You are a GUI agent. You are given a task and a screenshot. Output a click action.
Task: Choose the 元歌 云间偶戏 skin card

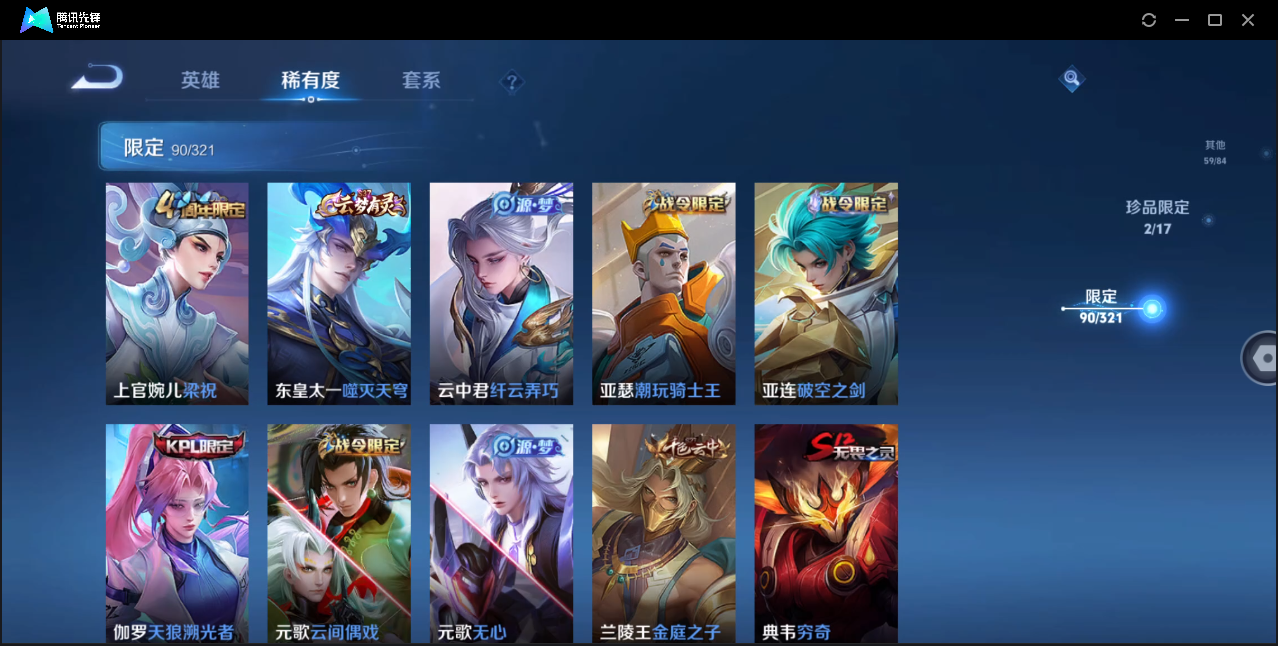click(339, 533)
